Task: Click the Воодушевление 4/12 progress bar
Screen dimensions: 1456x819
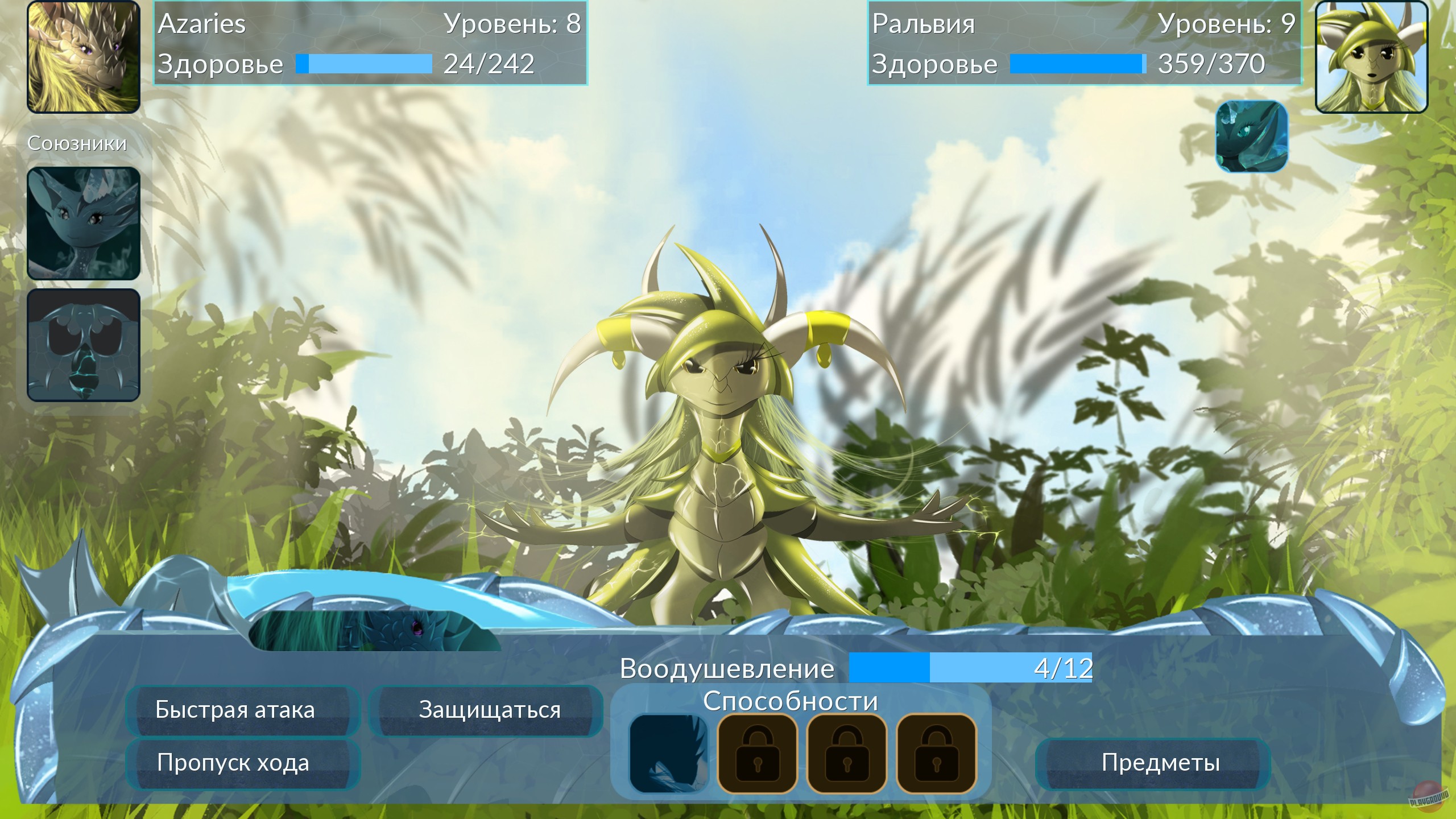Action: point(970,668)
